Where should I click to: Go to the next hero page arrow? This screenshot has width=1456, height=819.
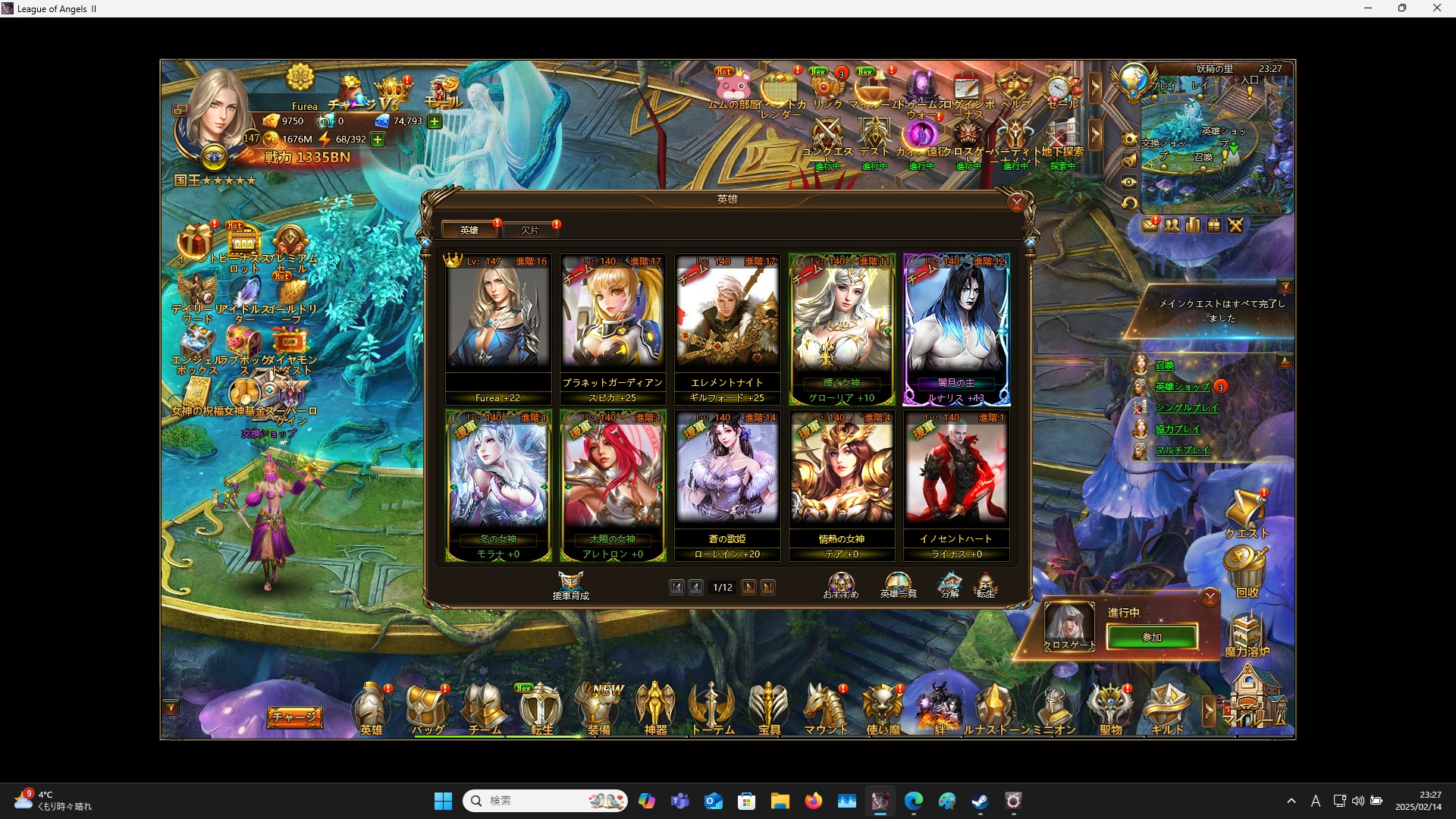[749, 587]
